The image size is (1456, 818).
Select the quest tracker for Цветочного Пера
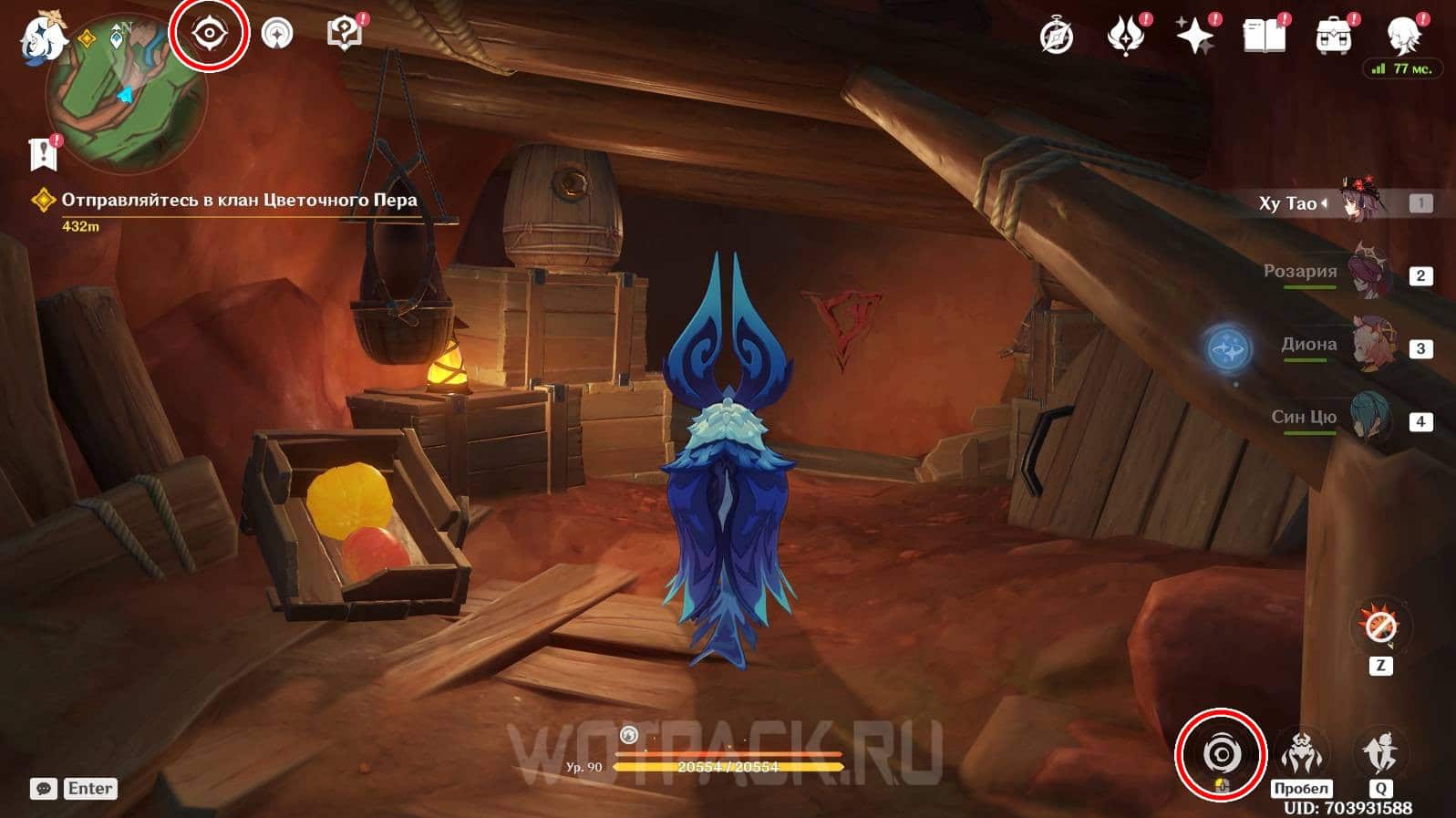point(239,201)
